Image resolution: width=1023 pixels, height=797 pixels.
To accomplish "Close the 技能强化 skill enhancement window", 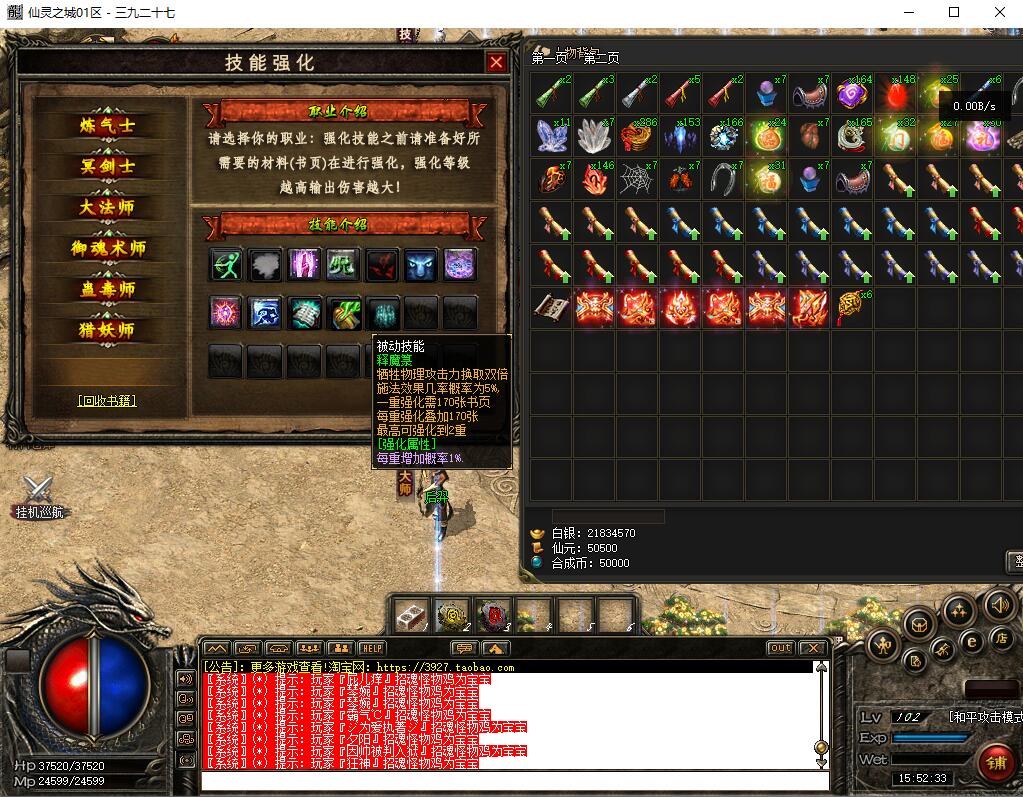I will 496,62.
